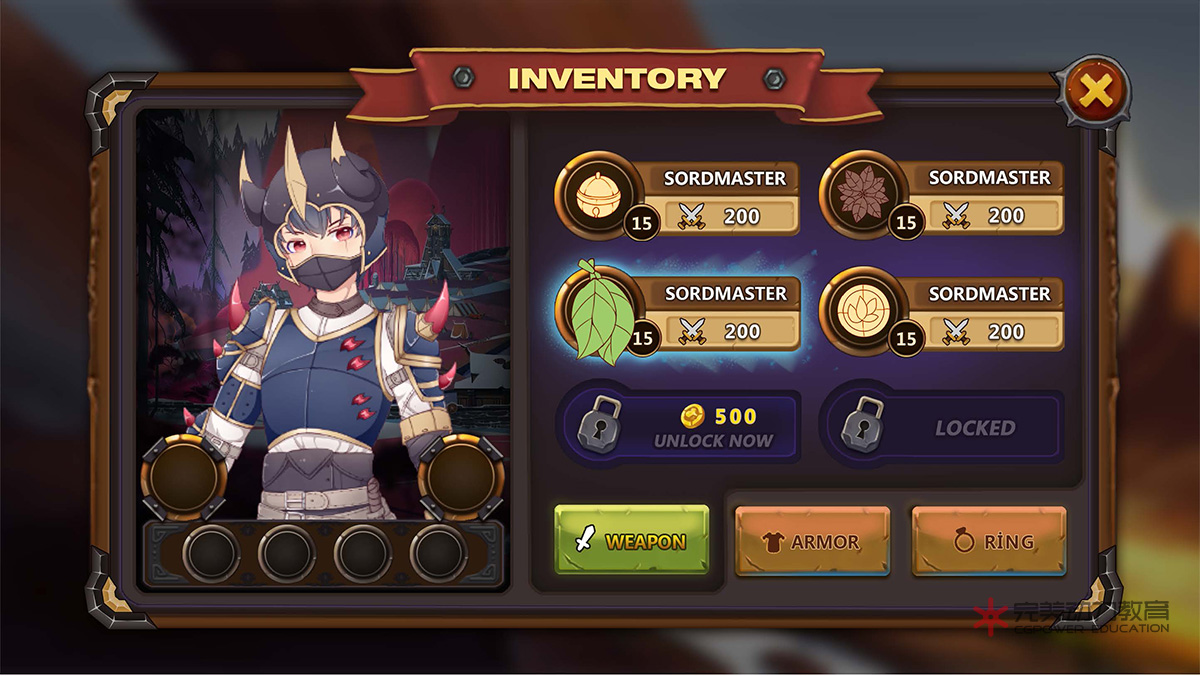Viewport: 1200px width, 676px height.
Task: Close the Inventory window
Action: pos(1096,92)
